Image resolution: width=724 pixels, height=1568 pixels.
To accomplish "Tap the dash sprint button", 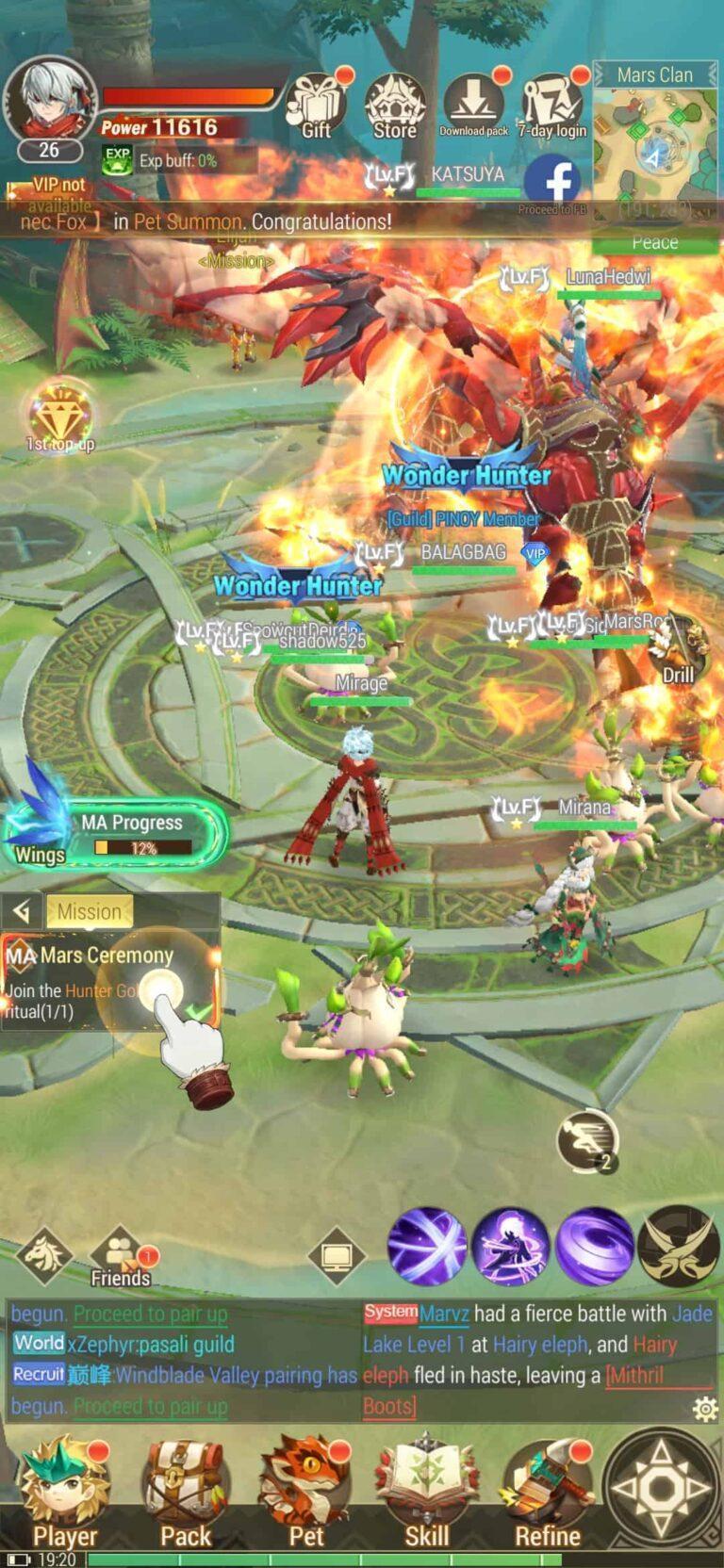I will click(586, 1139).
